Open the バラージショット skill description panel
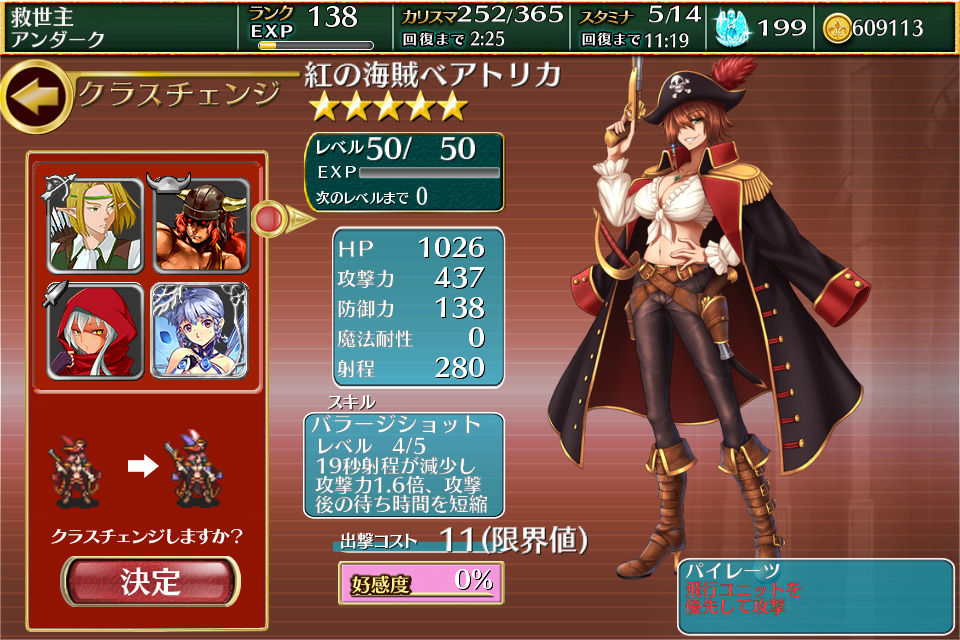 pyautogui.click(x=404, y=465)
